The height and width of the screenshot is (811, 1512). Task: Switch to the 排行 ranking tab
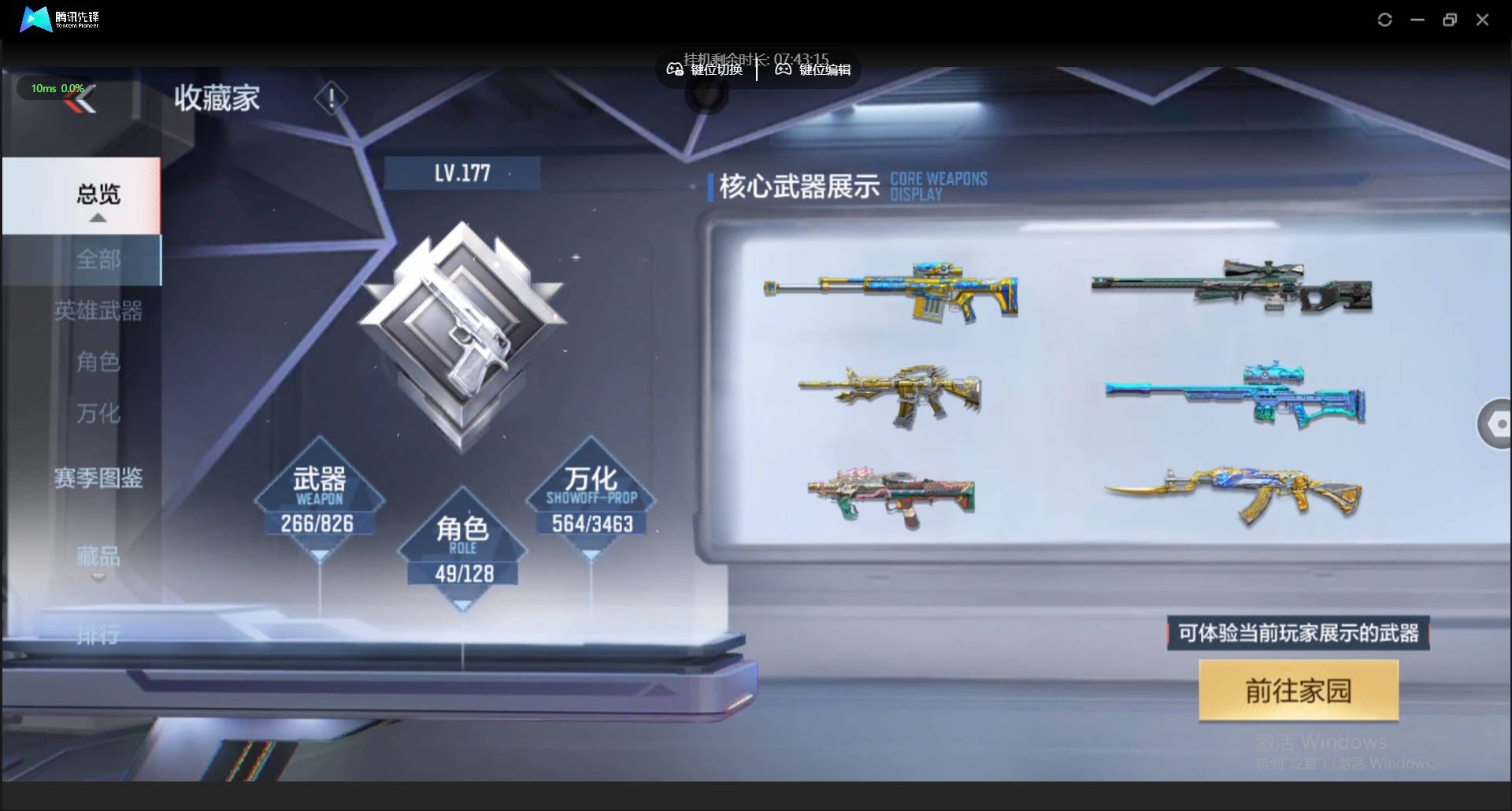tap(98, 635)
